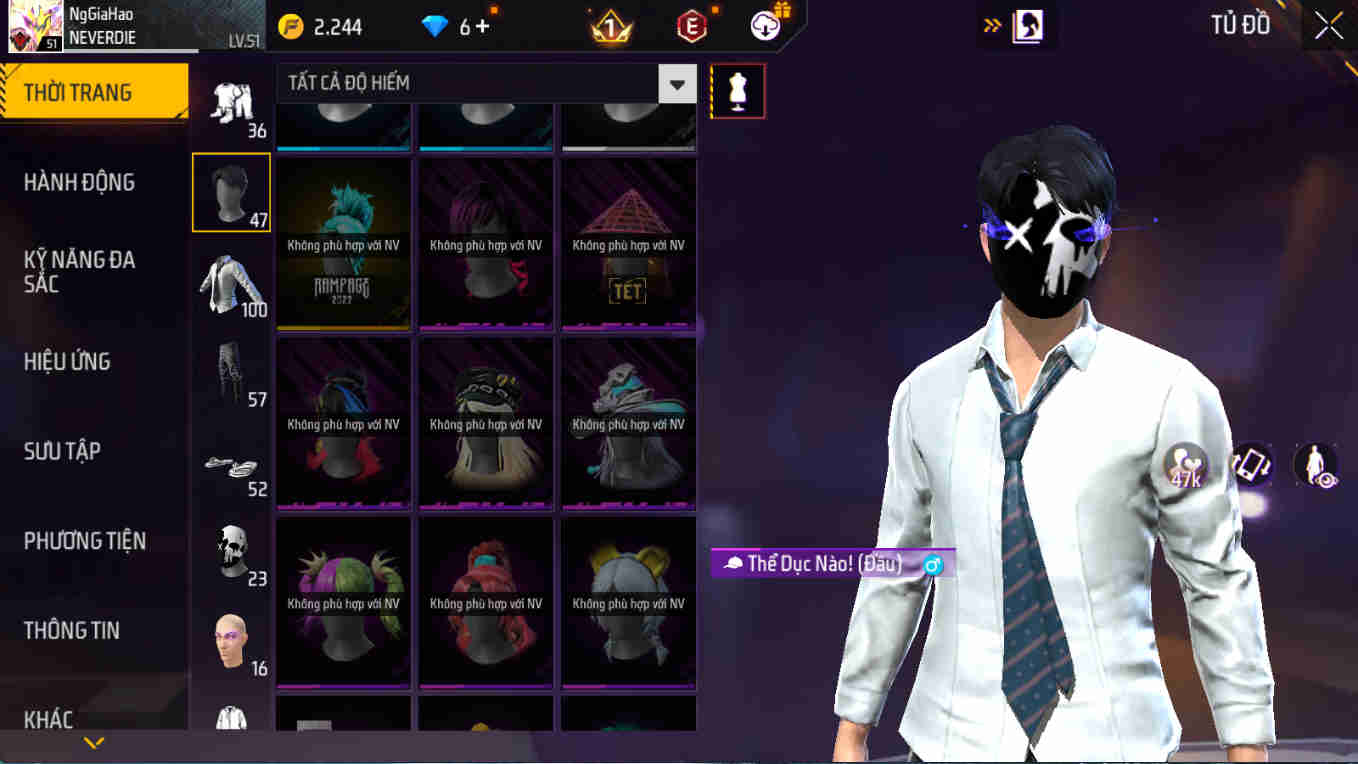Open the shirts category showing 100 items
The width and height of the screenshot is (1358, 764).
(231, 285)
